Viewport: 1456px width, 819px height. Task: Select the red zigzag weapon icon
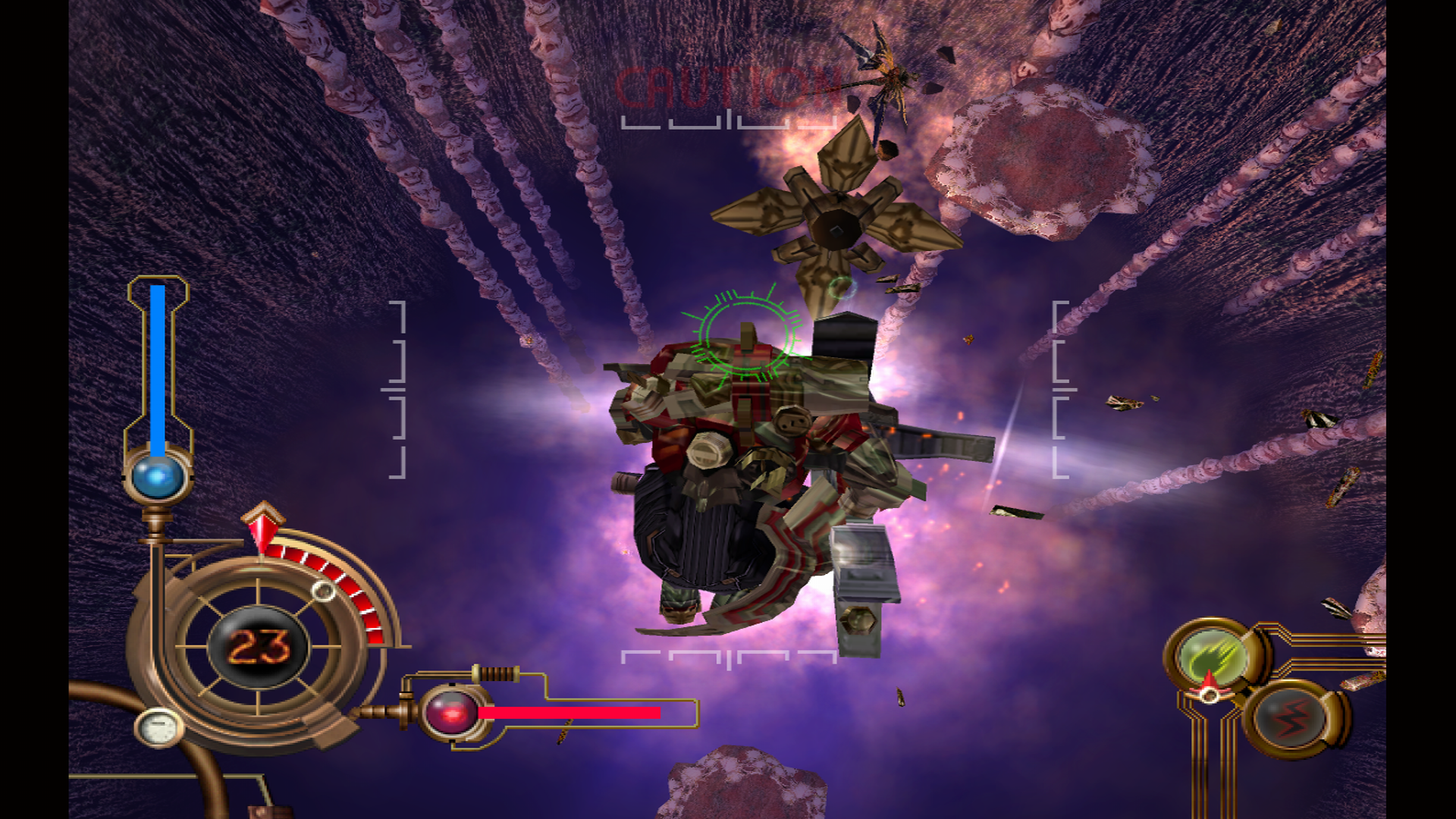[x=1291, y=717]
